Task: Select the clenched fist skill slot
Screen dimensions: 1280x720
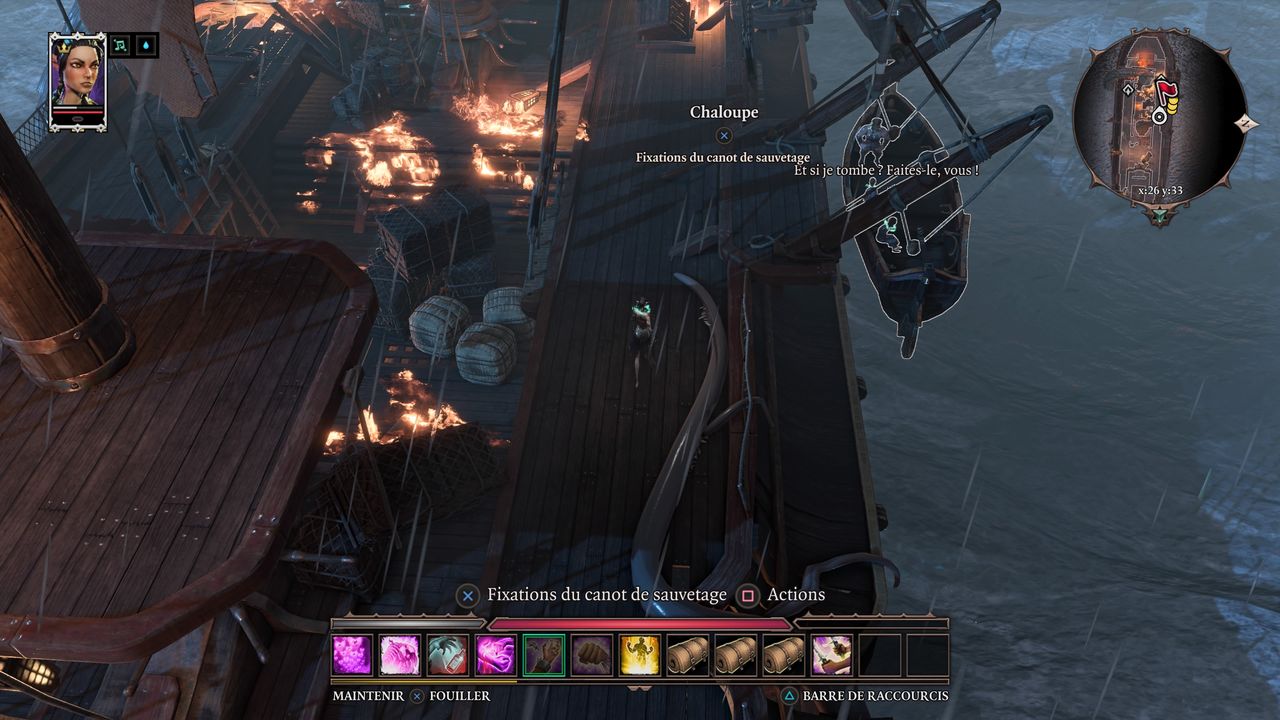Action: [592, 655]
